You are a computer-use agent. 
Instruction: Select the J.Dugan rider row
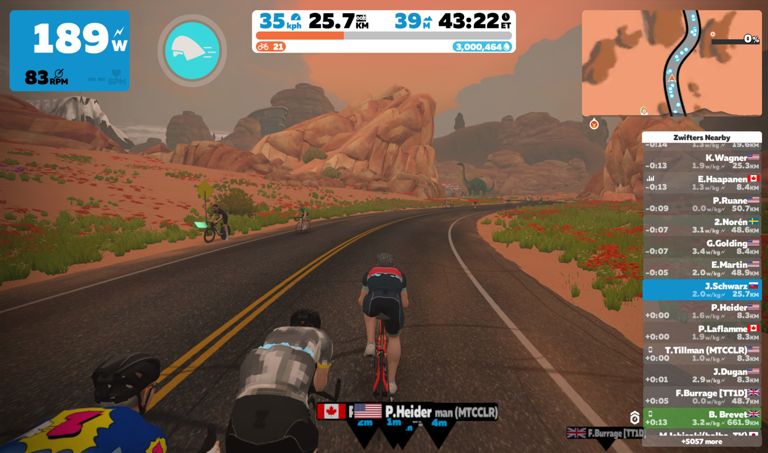702,375
